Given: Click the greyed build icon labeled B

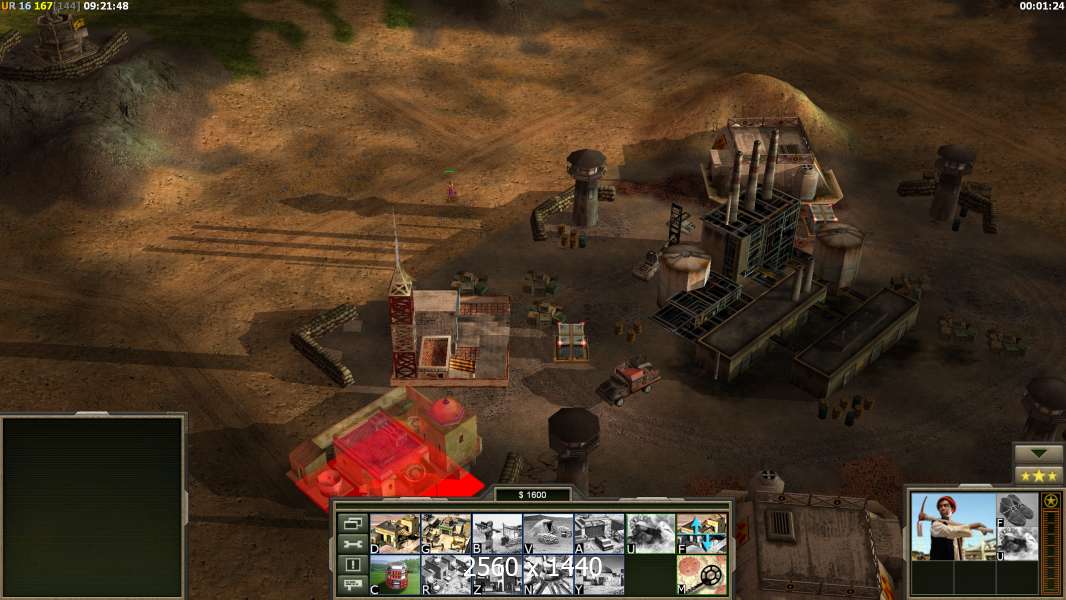Looking at the screenshot, I should (497, 533).
